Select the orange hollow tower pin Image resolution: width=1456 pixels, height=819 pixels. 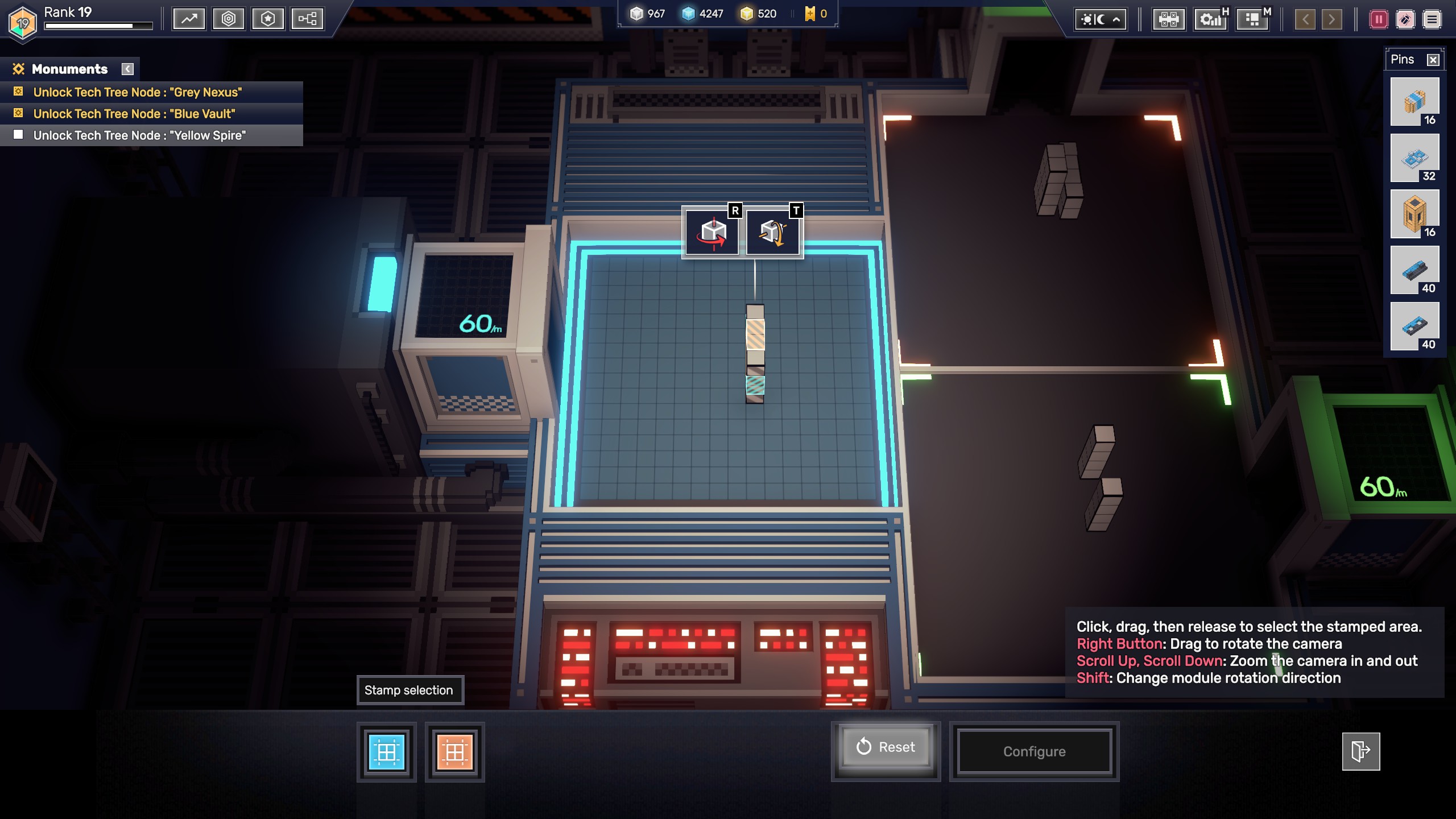coord(1414,214)
